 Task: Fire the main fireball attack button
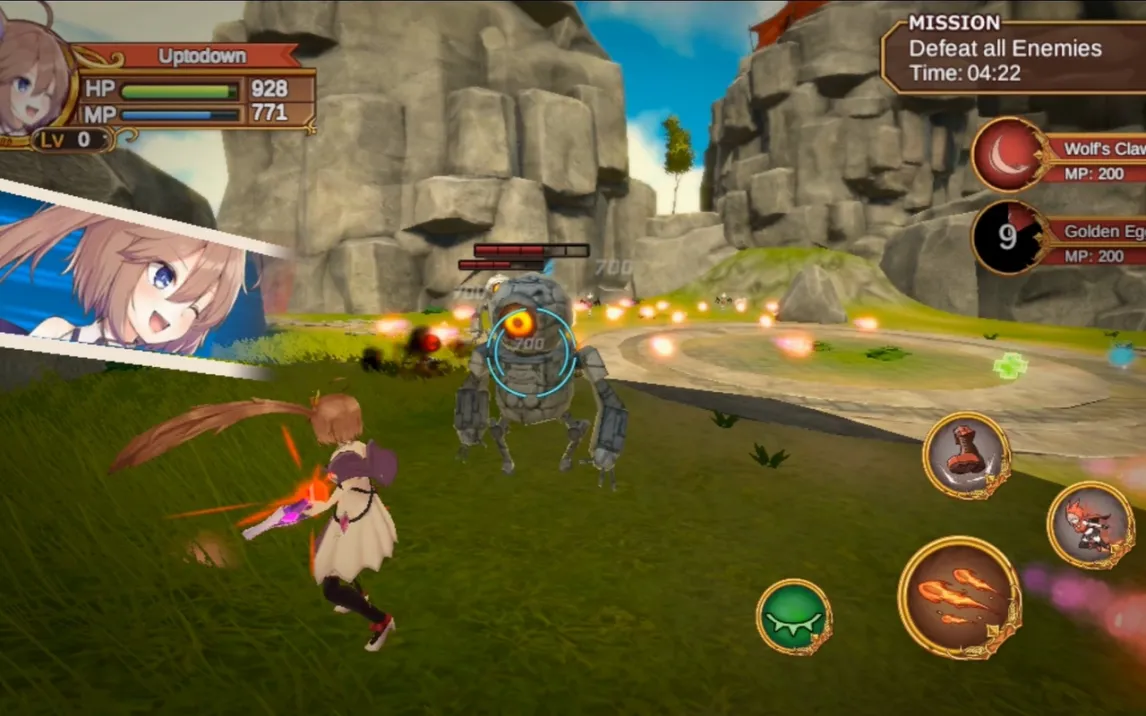pos(959,597)
